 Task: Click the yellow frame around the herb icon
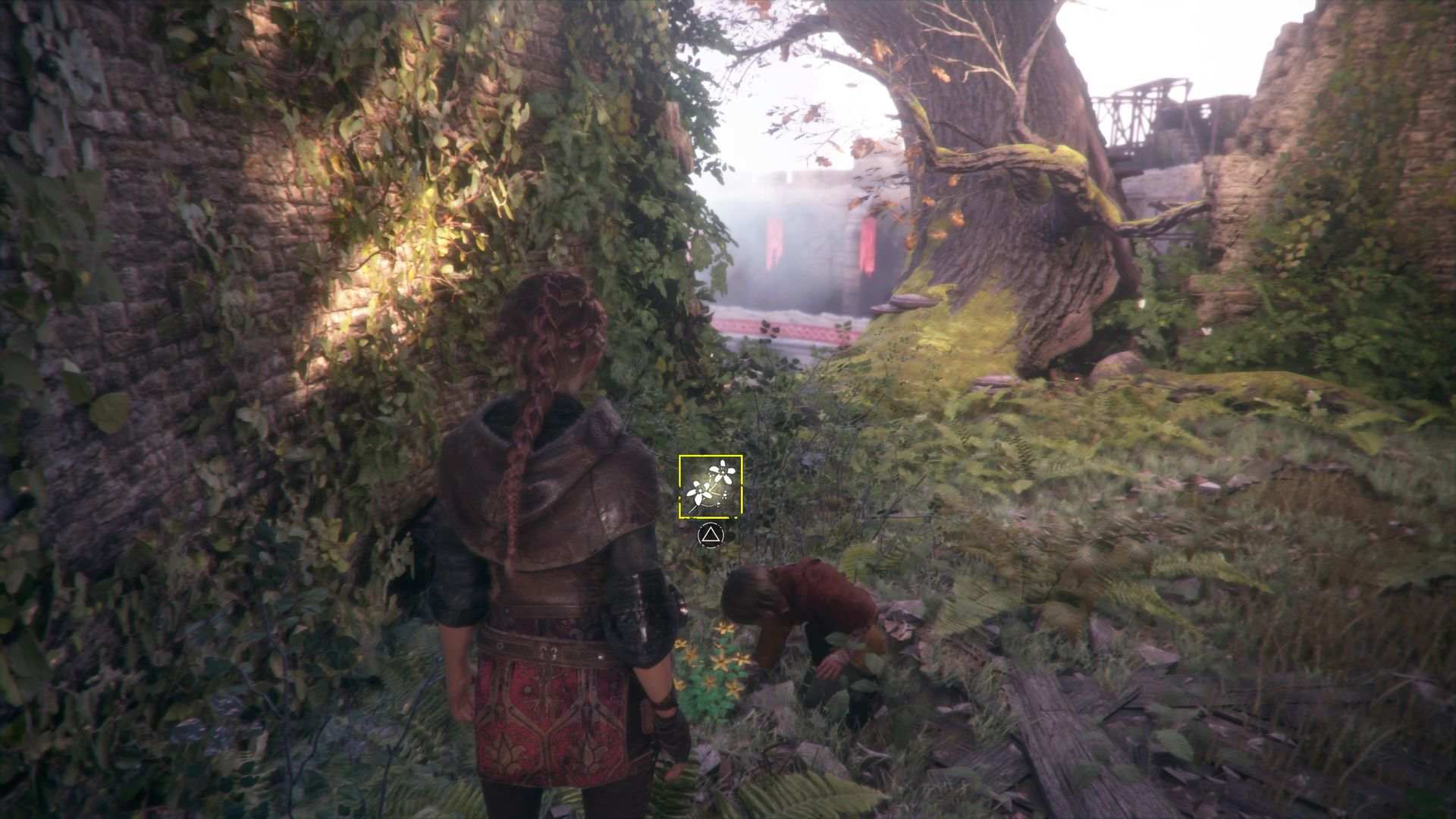pos(711,457)
